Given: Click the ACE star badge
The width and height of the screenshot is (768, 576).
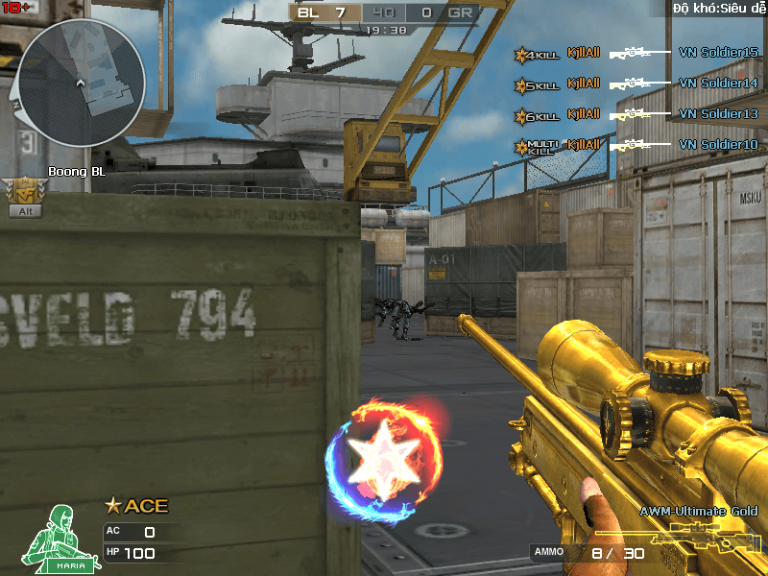Looking at the screenshot, I should coord(137,506).
